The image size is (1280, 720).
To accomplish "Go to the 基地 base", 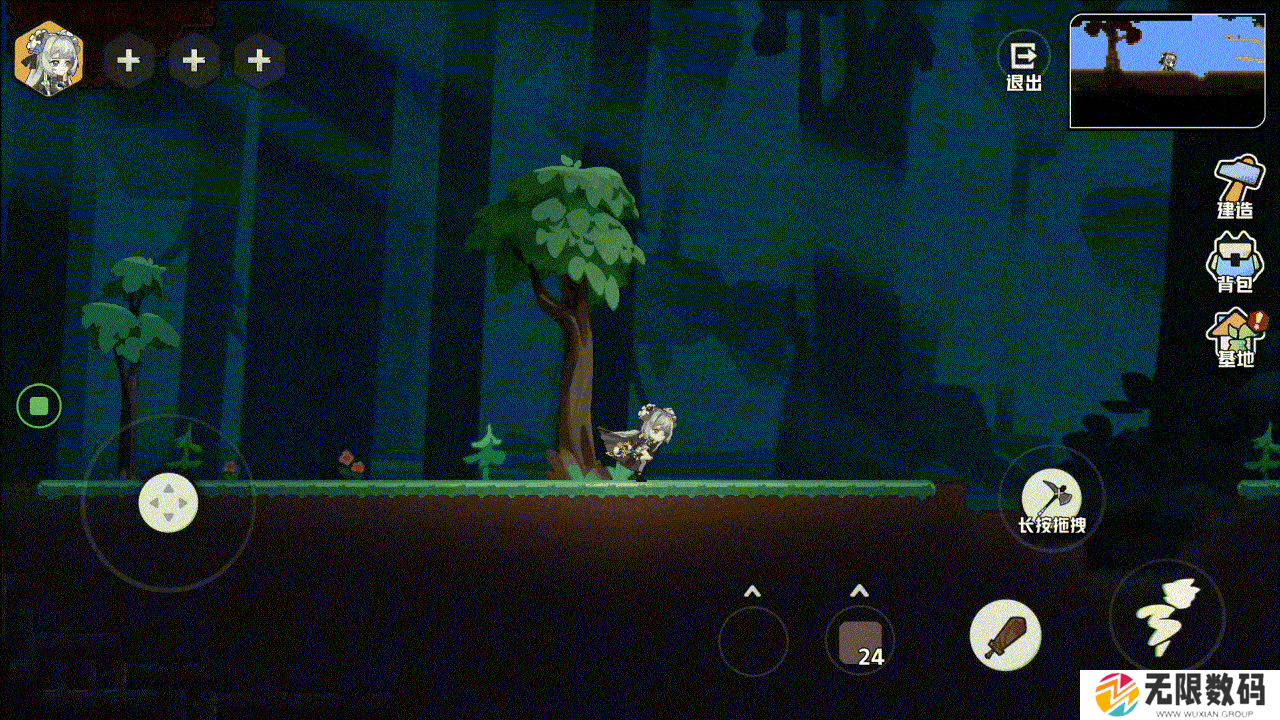I will pyautogui.click(x=1236, y=338).
